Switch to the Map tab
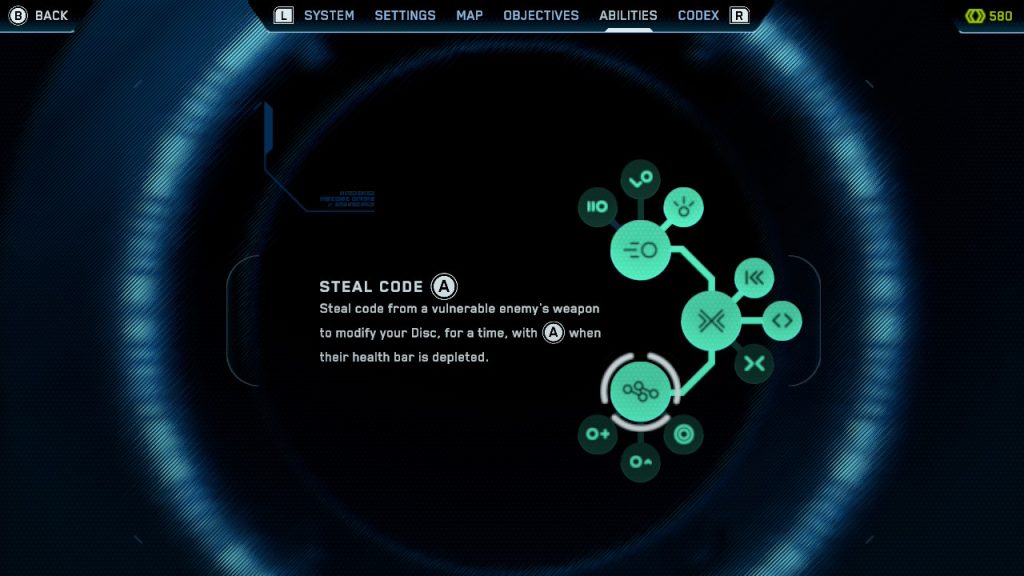Viewport: 1024px width, 576px height. tap(469, 15)
